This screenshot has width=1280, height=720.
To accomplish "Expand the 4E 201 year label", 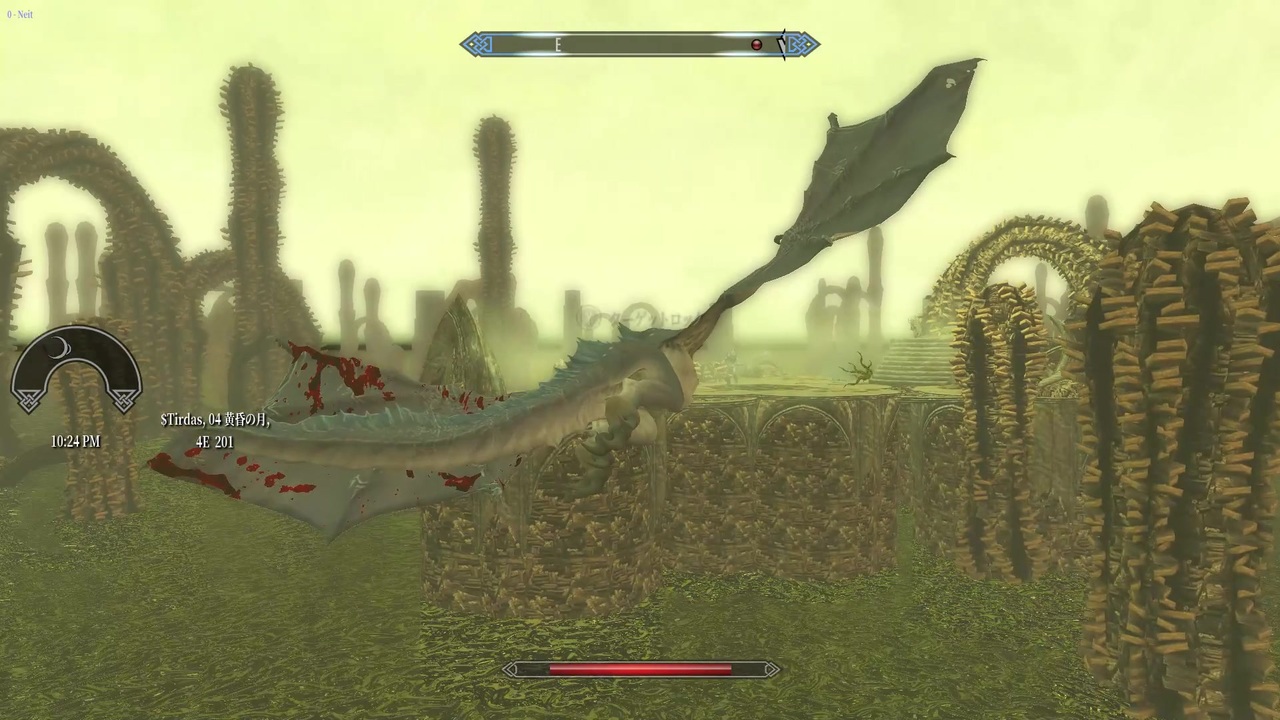I will (214, 442).
